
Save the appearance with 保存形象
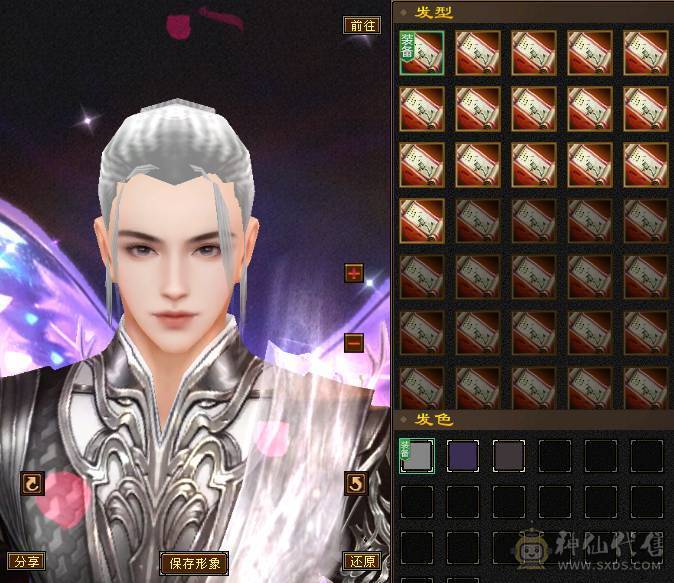pyautogui.click(x=194, y=563)
